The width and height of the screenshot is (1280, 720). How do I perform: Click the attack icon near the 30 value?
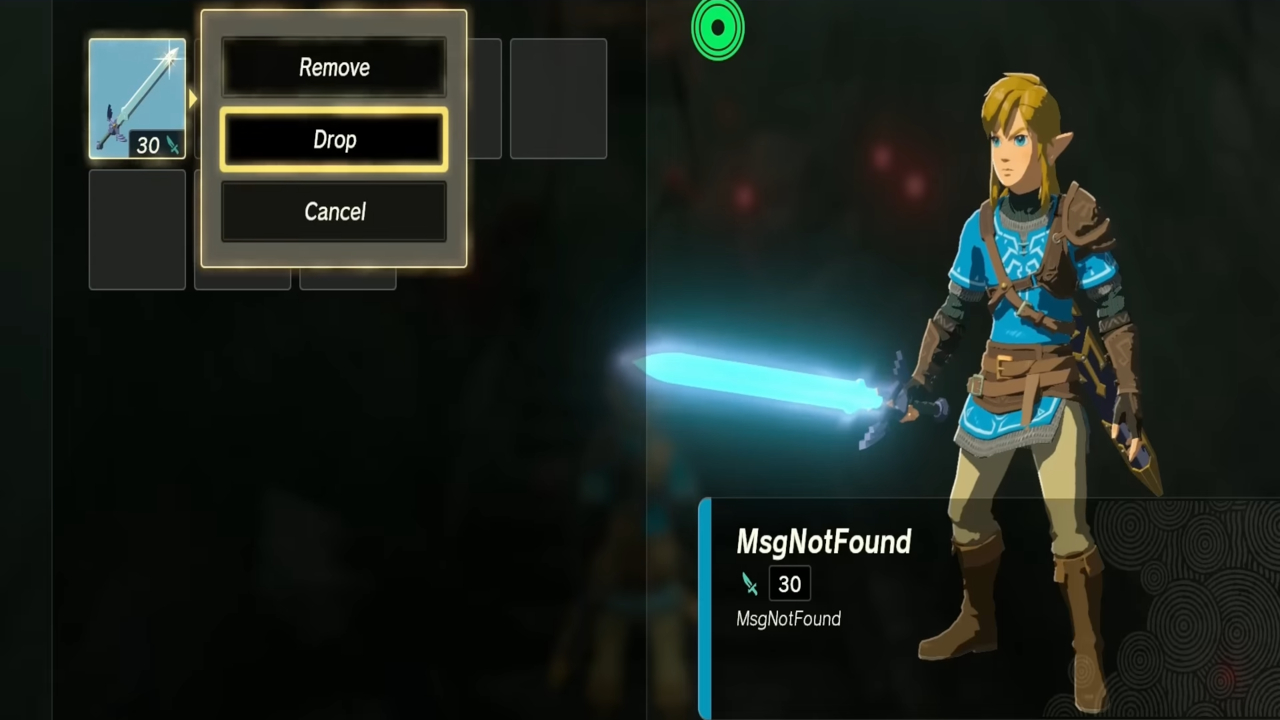pos(750,584)
